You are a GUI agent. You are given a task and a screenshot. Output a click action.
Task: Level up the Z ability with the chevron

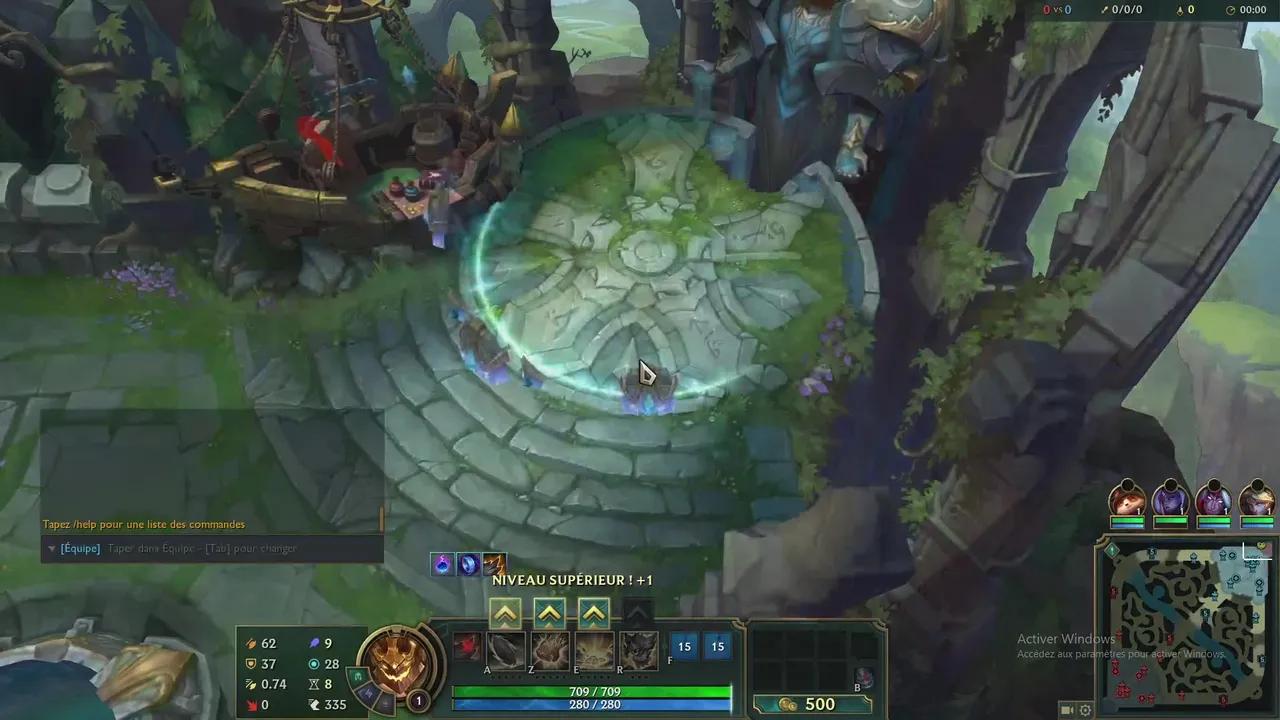(549, 613)
